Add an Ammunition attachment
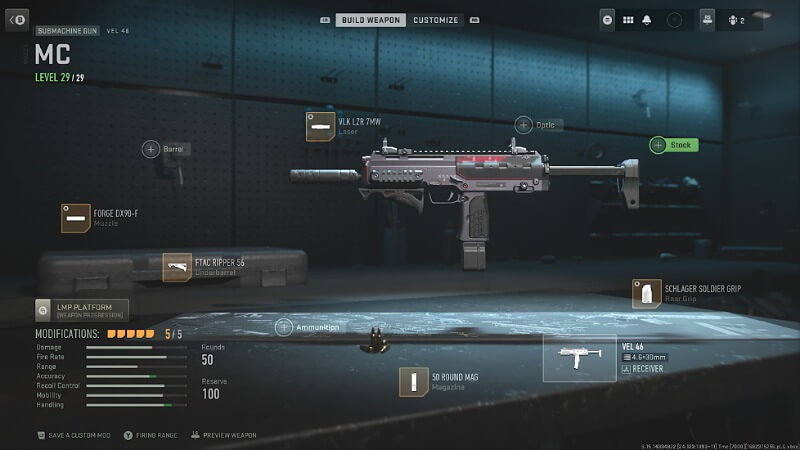 [x=285, y=327]
